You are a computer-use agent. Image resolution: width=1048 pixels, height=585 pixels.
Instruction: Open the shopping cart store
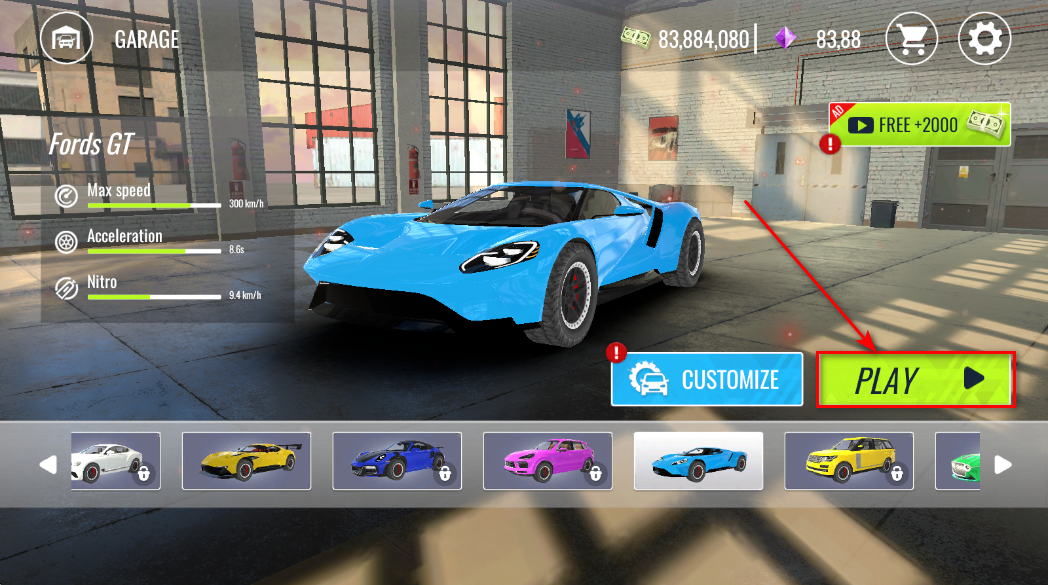(911, 39)
